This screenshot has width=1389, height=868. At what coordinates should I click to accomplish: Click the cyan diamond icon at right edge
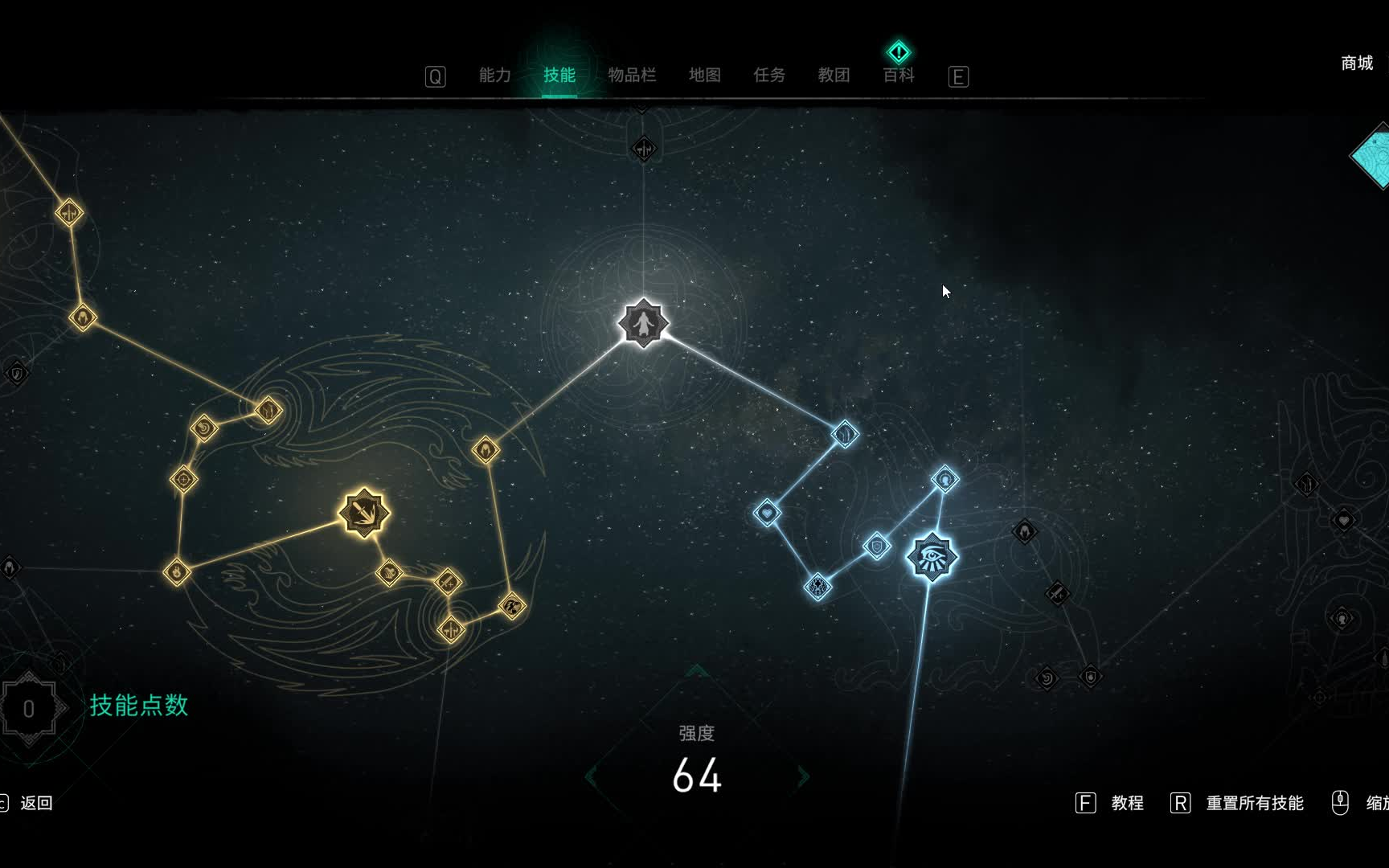[x=1373, y=156]
